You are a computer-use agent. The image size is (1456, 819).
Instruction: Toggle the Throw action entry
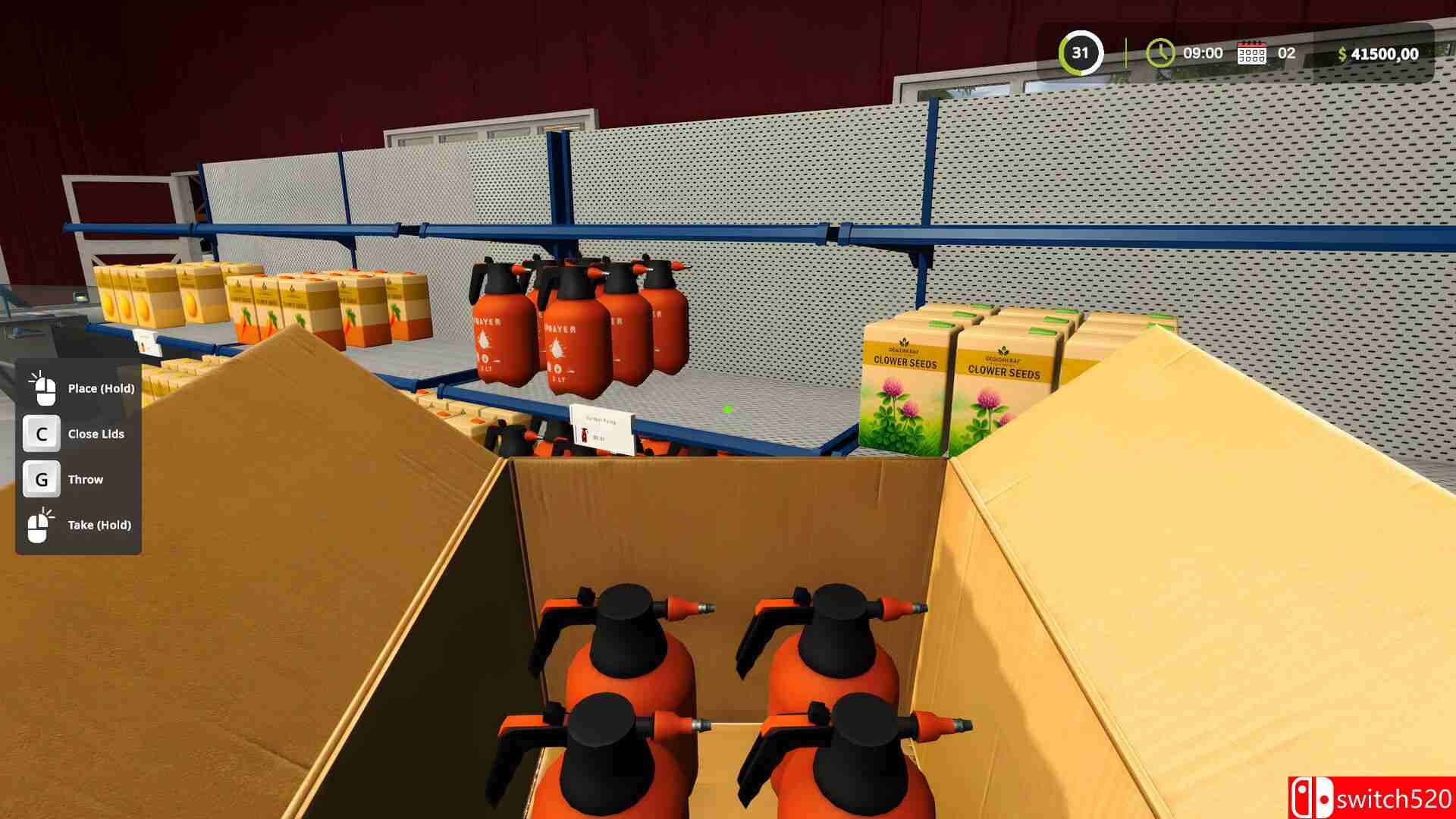coord(86,479)
